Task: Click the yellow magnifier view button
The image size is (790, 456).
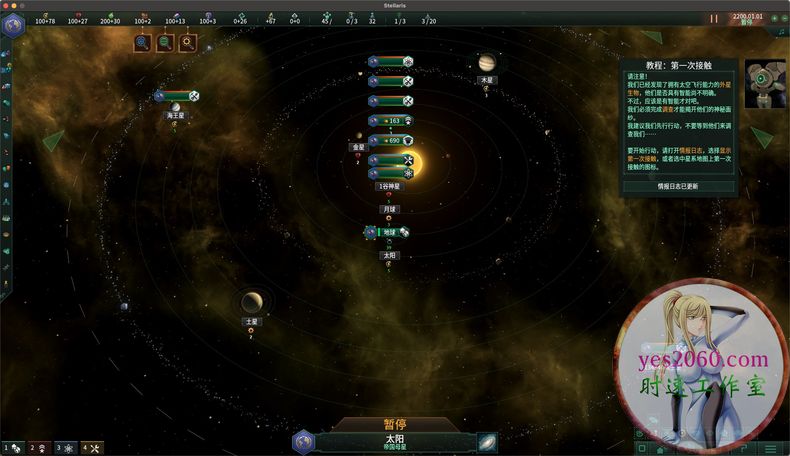Action: pos(186,42)
